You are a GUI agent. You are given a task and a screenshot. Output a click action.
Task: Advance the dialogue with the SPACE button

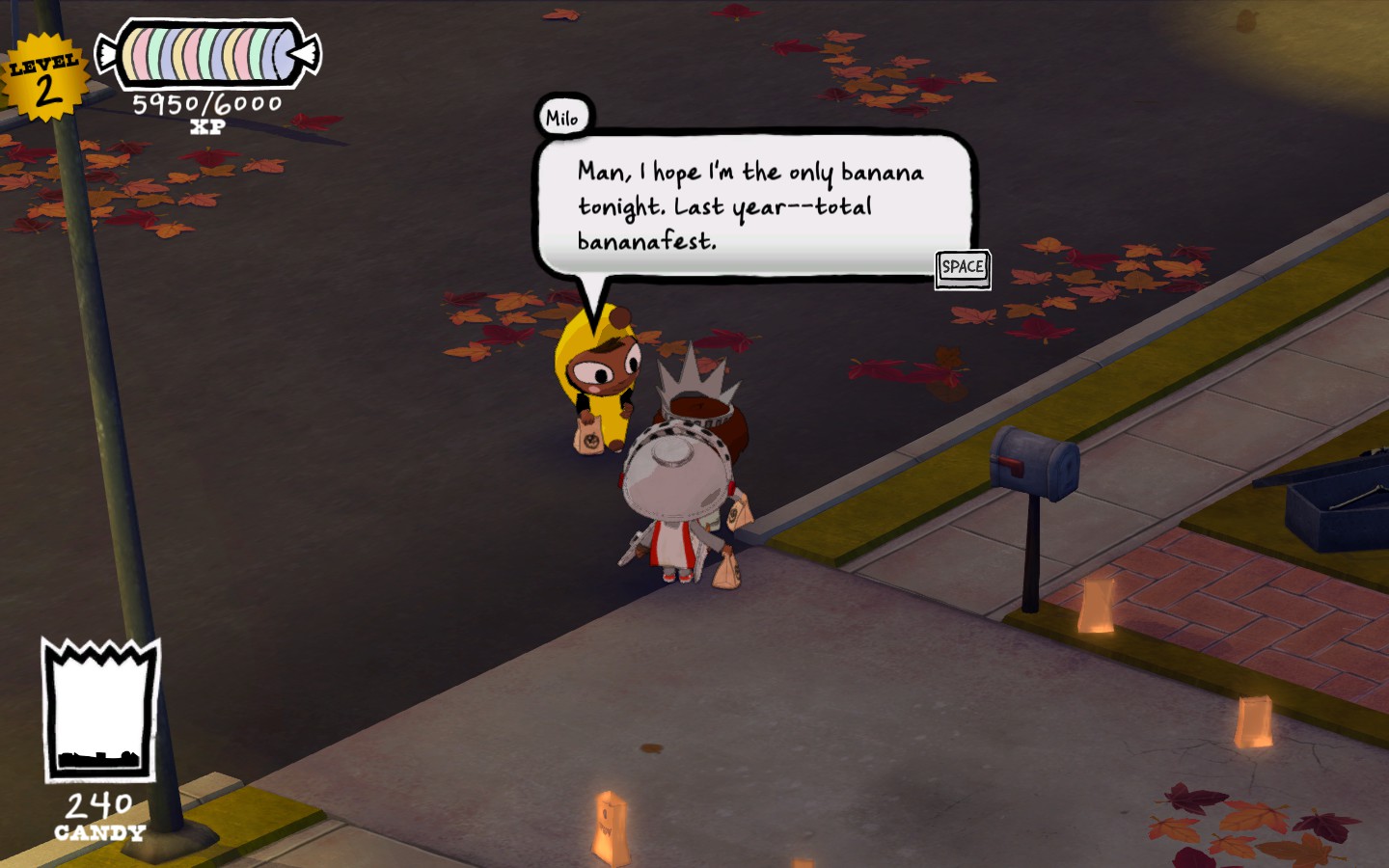coord(962,269)
